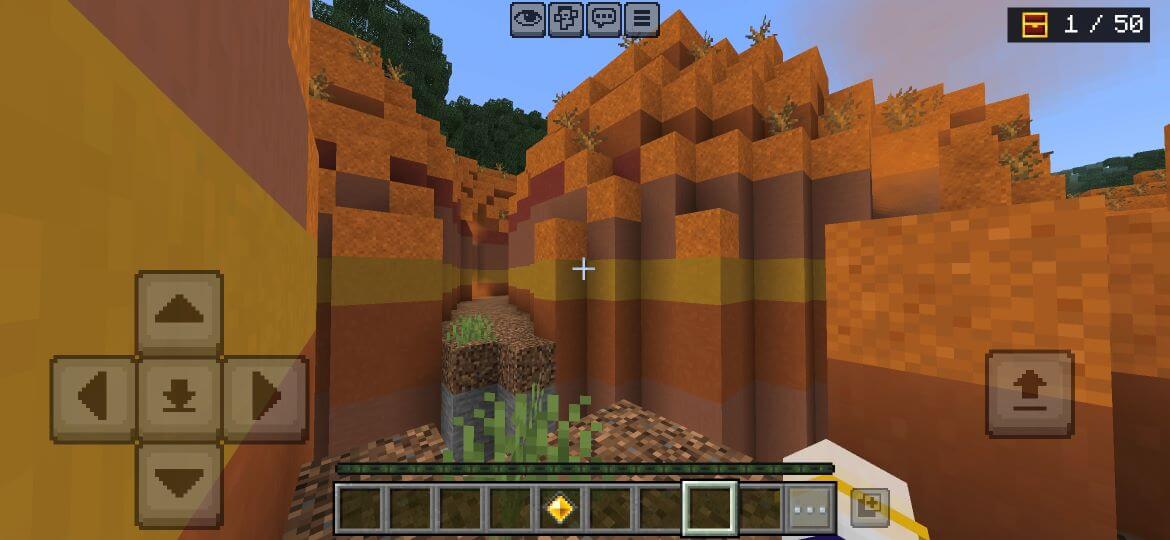This screenshot has width=1170, height=540.
Task: Open the emote figure button
Action: (566, 19)
